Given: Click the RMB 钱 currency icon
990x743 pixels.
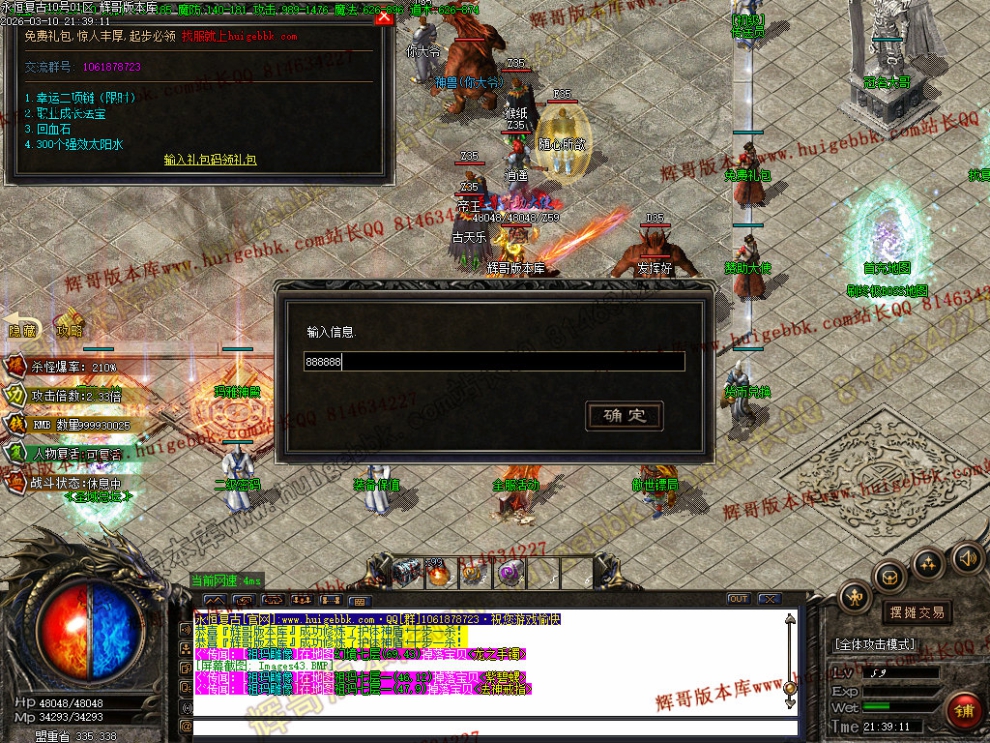Looking at the screenshot, I should pyautogui.click(x=16, y=424).
